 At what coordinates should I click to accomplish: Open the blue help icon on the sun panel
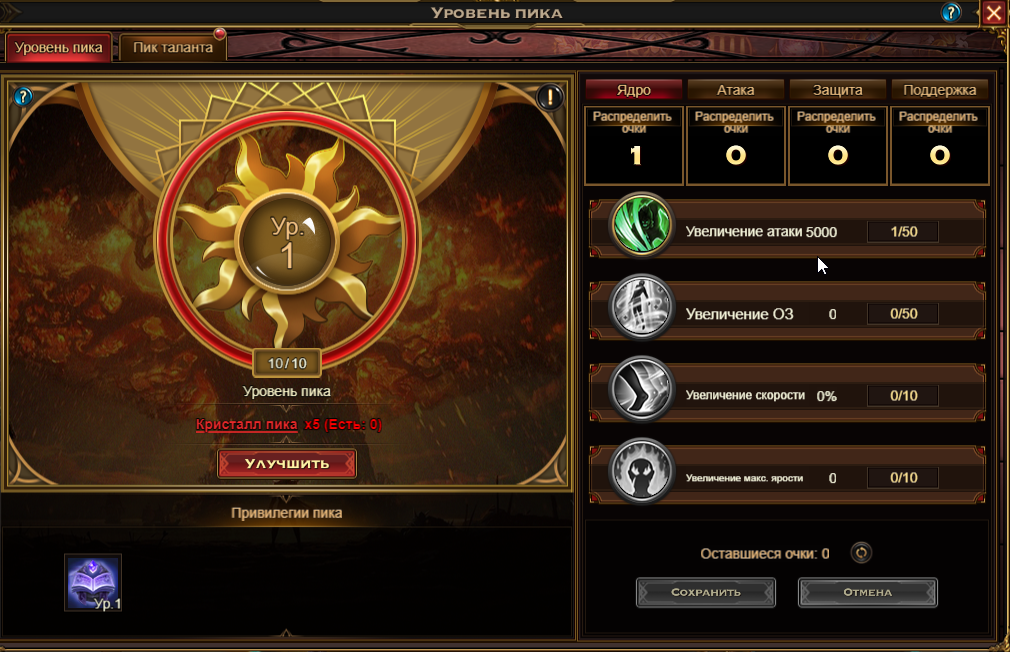23,96
